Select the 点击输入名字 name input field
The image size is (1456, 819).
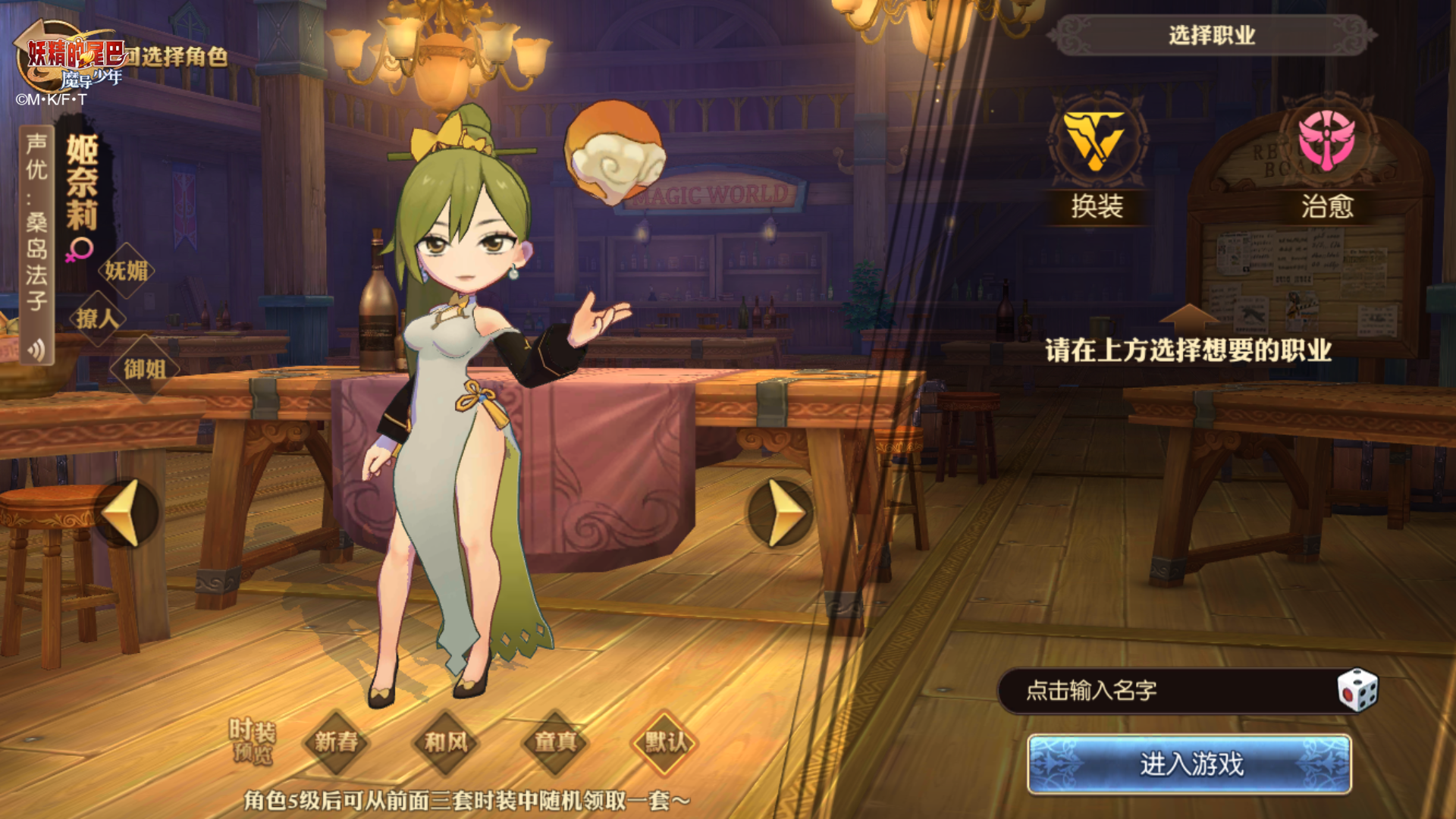point(1160,691)
